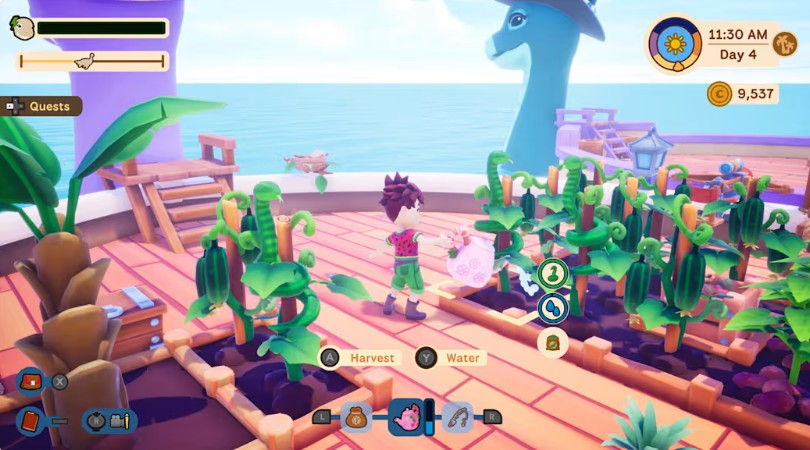Open the red backpack inventory icon
This screenshot has width=810, height=450.
point(30,382)
